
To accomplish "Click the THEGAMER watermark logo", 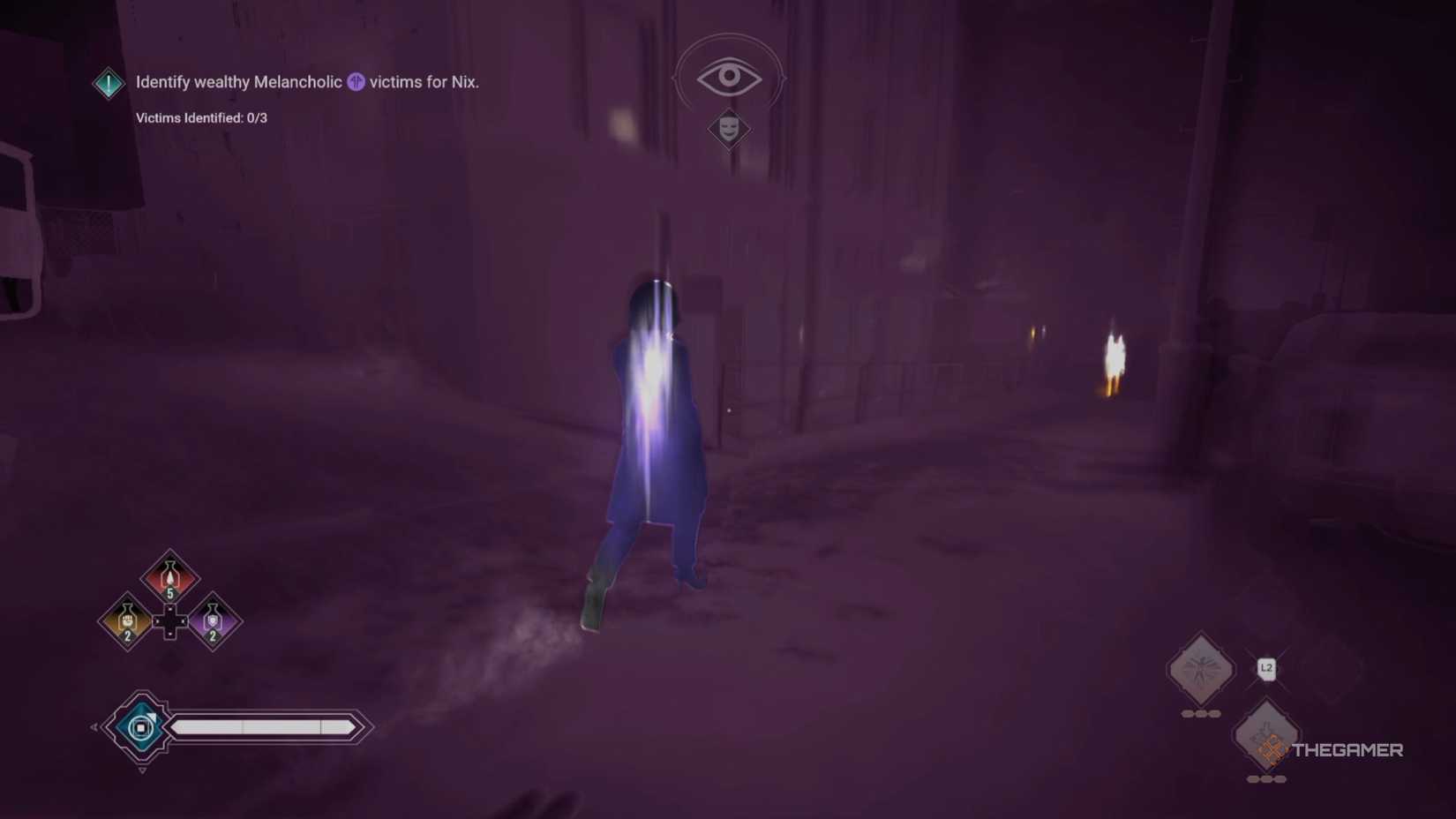I will pos(1346,749).
